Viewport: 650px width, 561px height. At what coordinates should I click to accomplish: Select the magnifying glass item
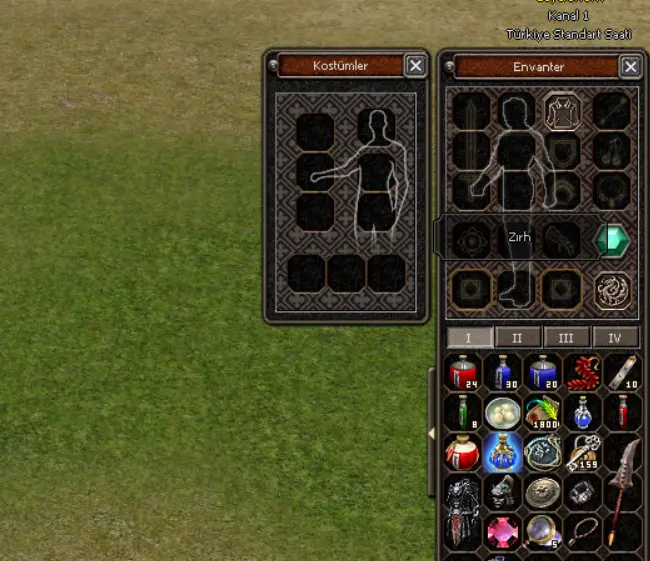click(542, 532)
